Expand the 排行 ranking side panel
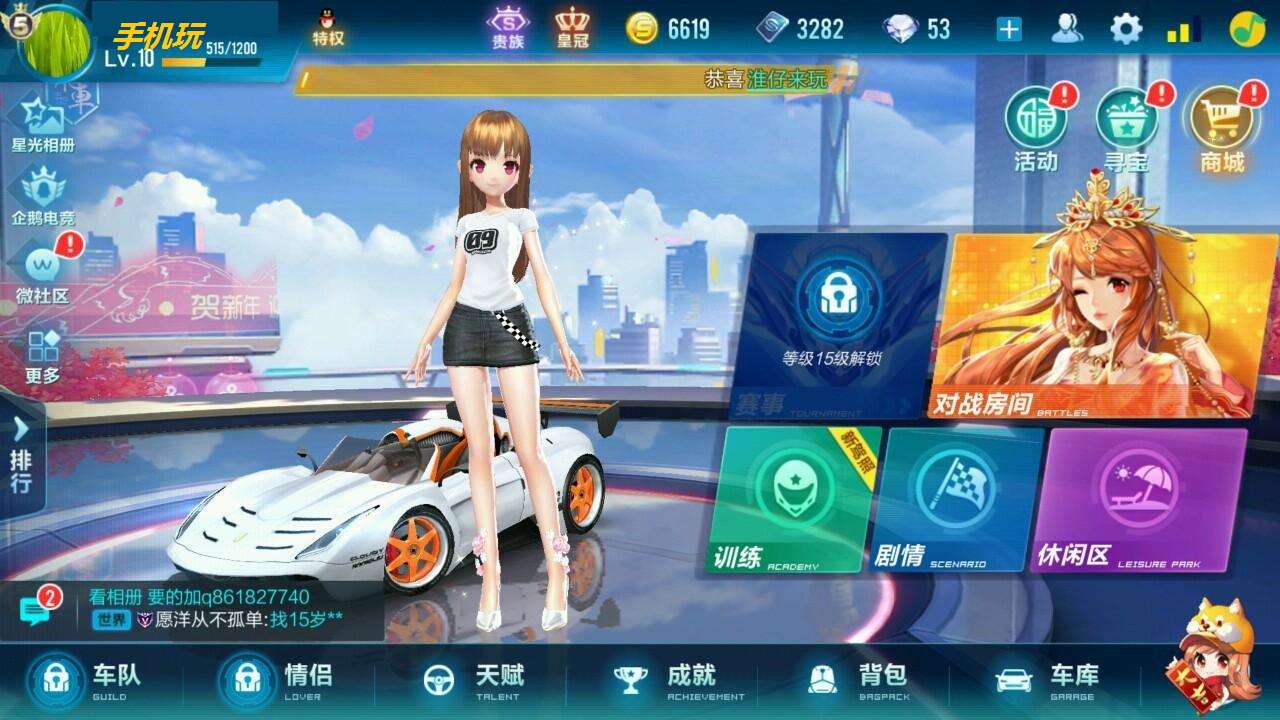This screenshot has width=1280, height=720. pos(22,460)
